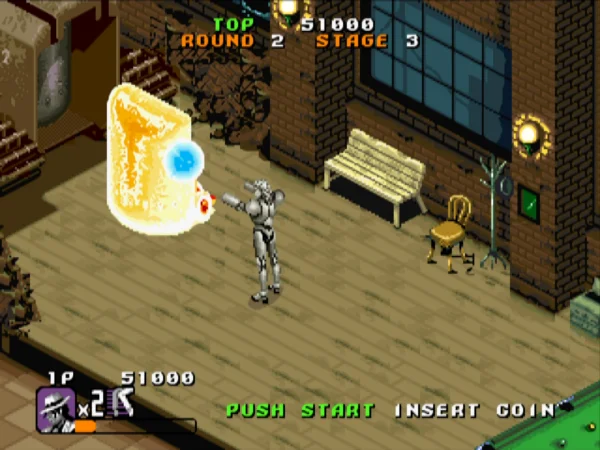Click the player one character portrait
Image resolution: width=600 pixels, height=450 pixels.
click(55, 409)
